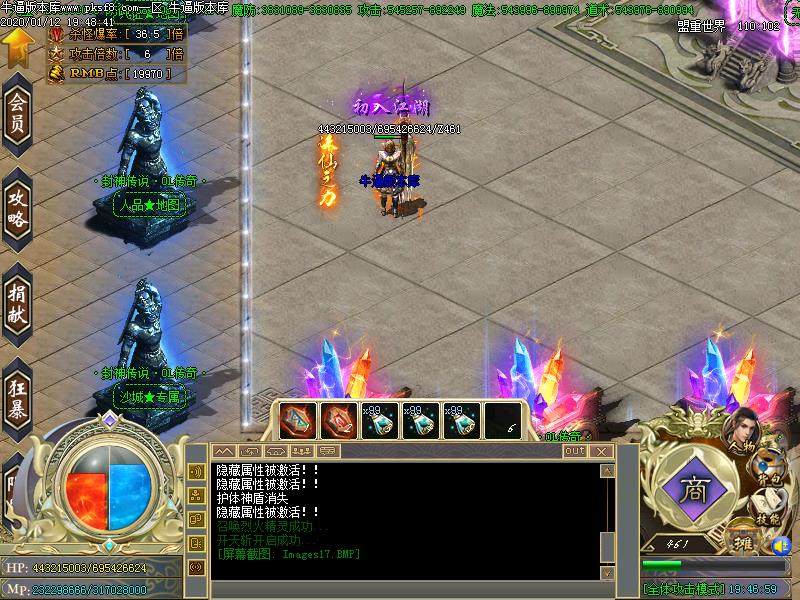Click the chat window 'out' button
Viewport: 800px width, 600px height.
pyautogui.click(x=574, y=452)
